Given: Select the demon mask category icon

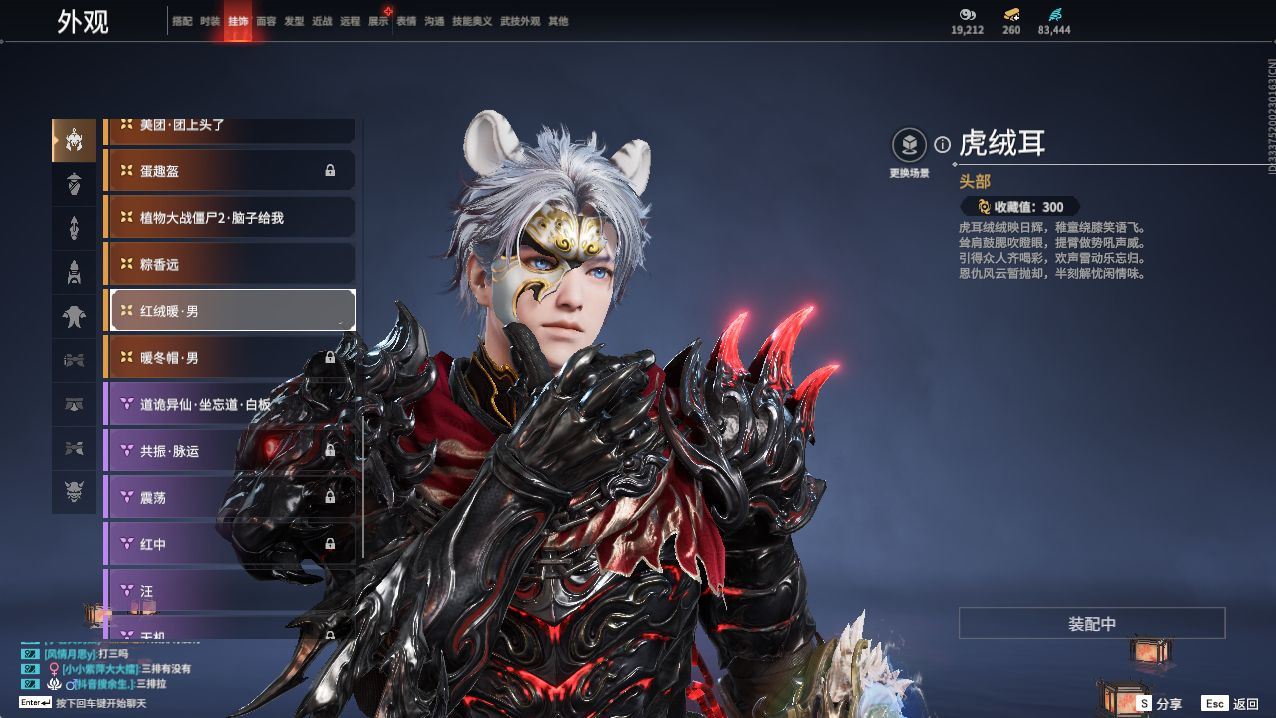Looking at the screenshot, I should pos(74,492).
